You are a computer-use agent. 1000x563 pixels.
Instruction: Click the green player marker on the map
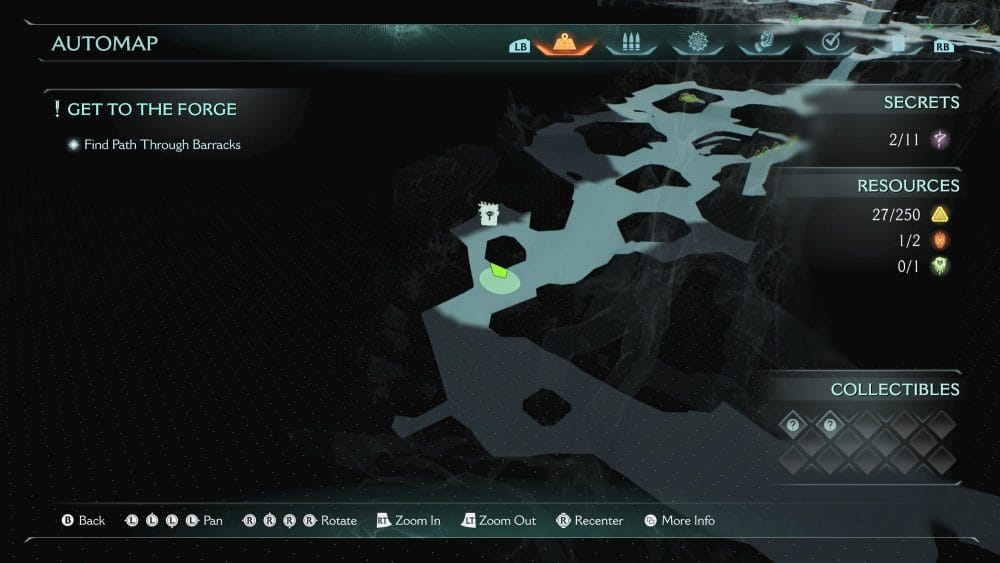point(499,272)
